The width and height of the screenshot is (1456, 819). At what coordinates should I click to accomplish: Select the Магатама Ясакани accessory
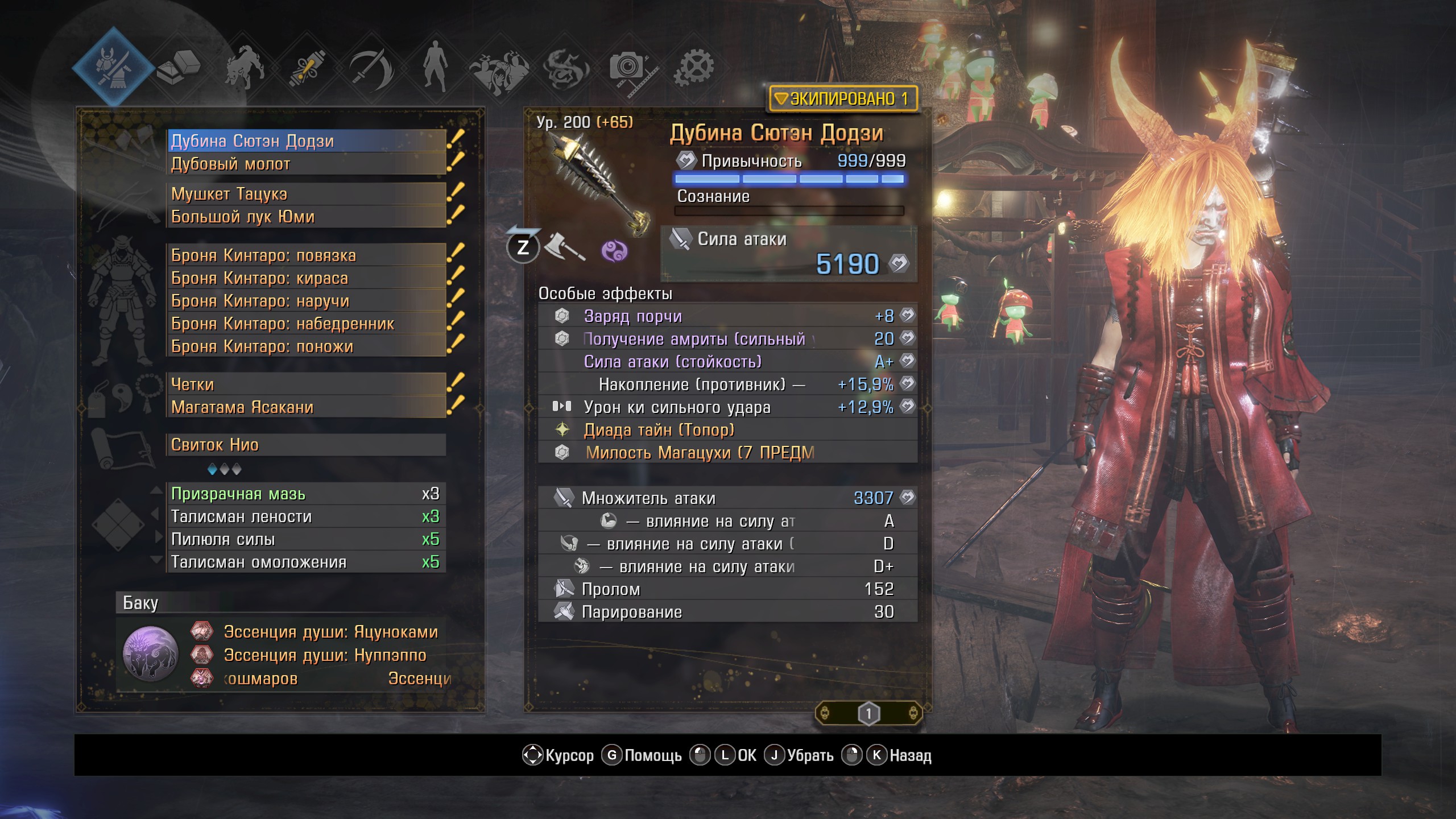pos(307,407)
